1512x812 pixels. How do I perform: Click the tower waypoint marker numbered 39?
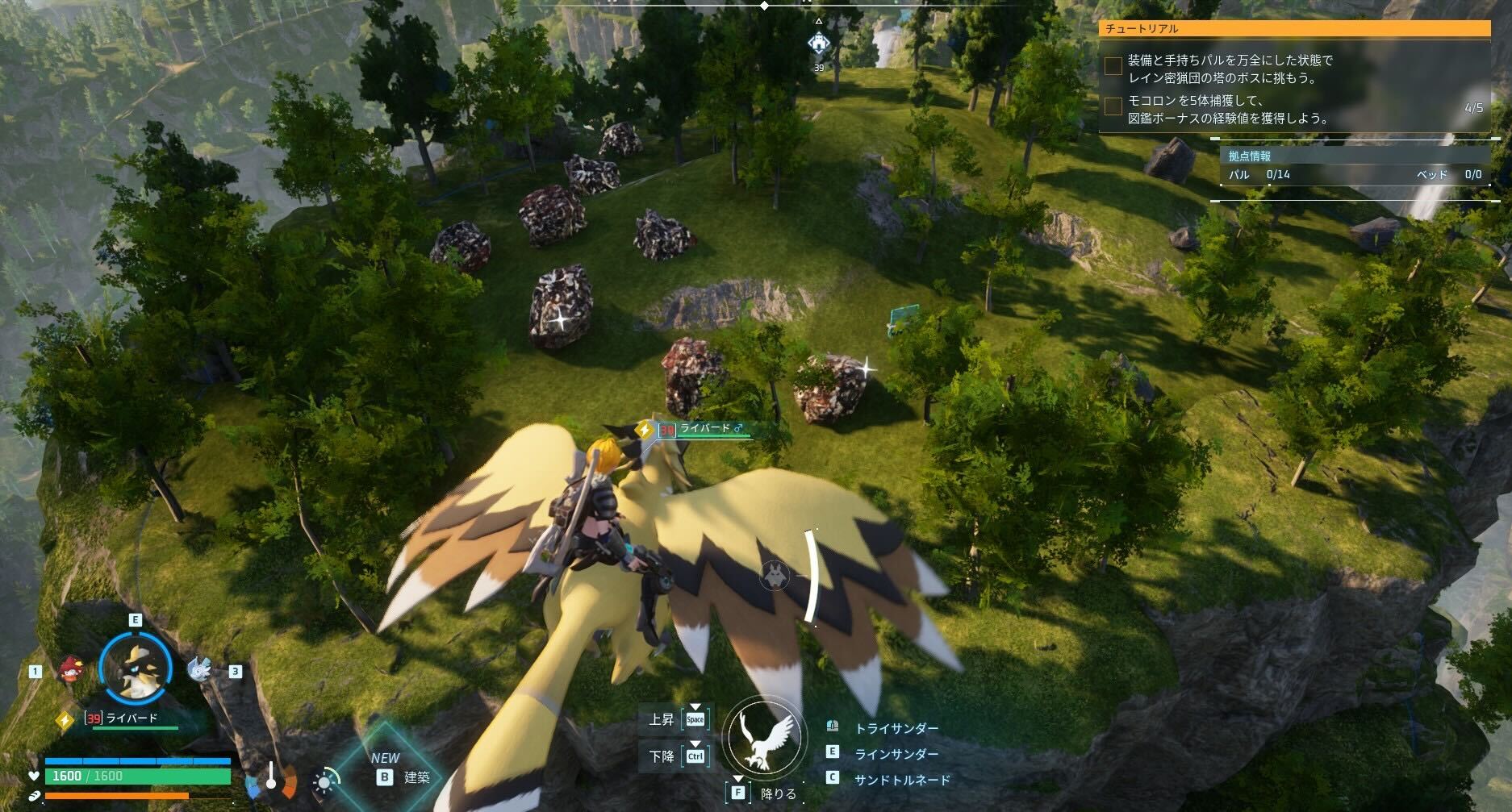820,40
